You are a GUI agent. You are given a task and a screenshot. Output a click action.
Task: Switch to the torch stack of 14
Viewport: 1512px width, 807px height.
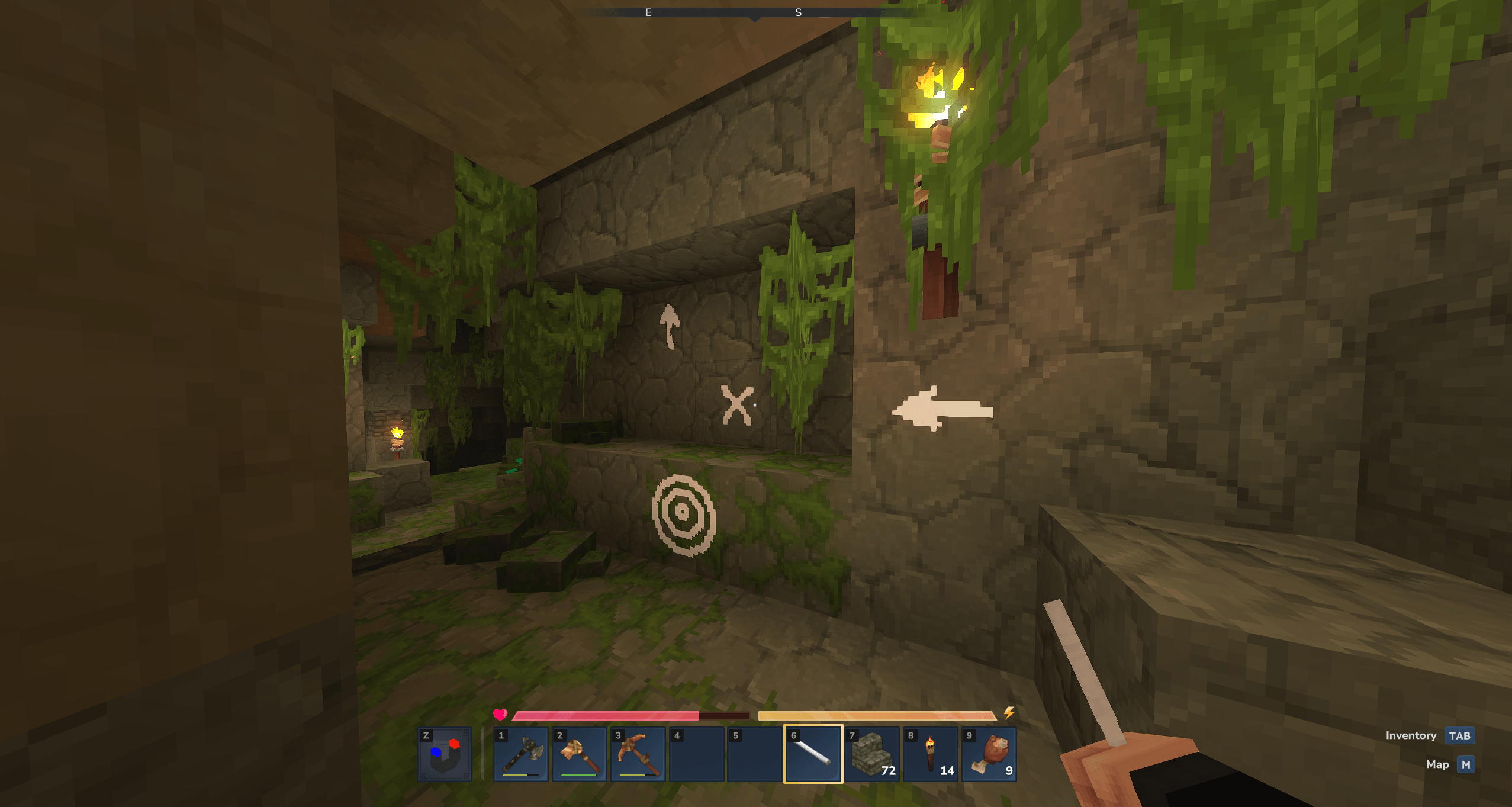[x=930, y=754]
